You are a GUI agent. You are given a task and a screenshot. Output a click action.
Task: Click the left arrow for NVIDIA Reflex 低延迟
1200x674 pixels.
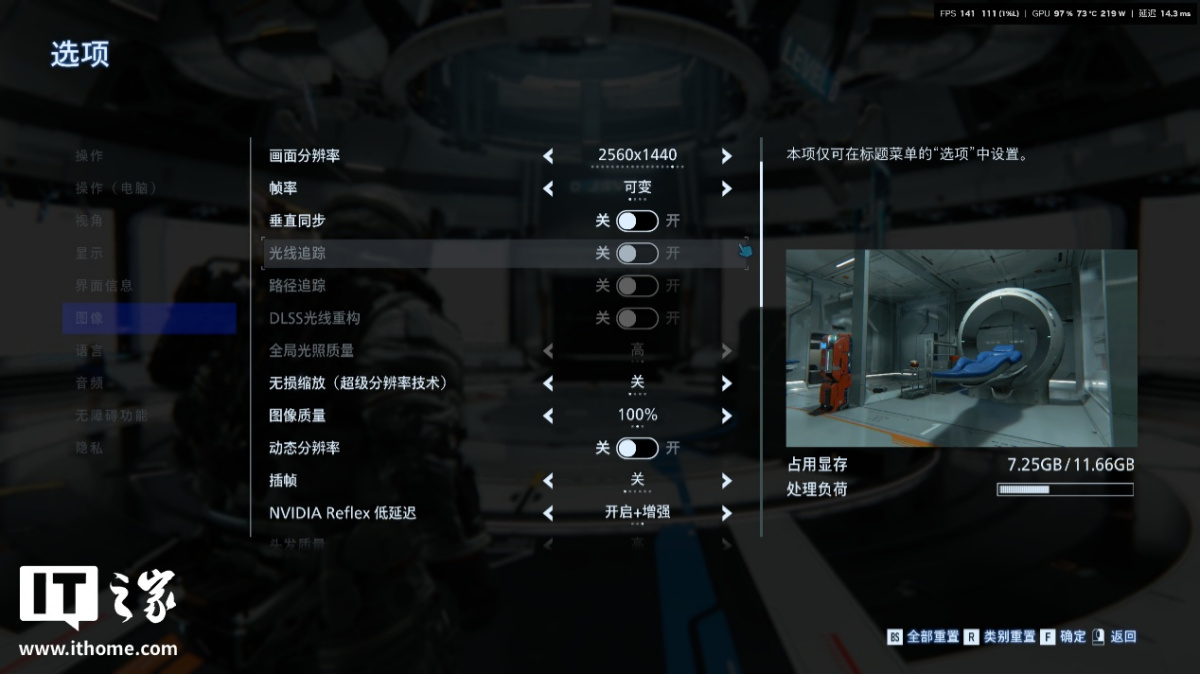coord(548,514)
